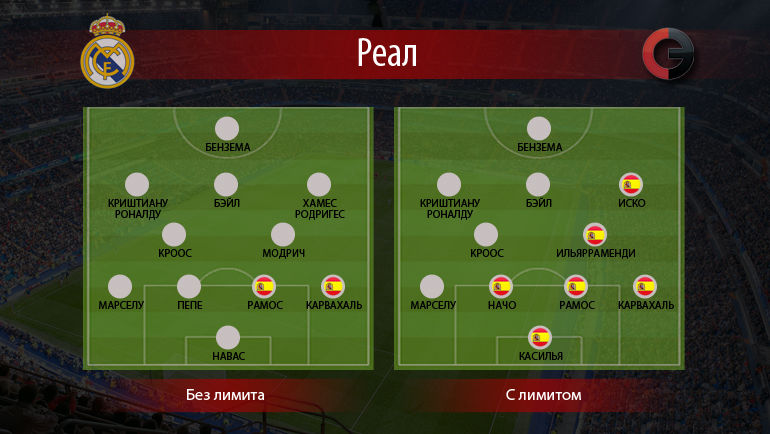The width and height of the screenshot is (770, 434).
Task: Select Хамес Родригес player marker
Action: (319, 185)
